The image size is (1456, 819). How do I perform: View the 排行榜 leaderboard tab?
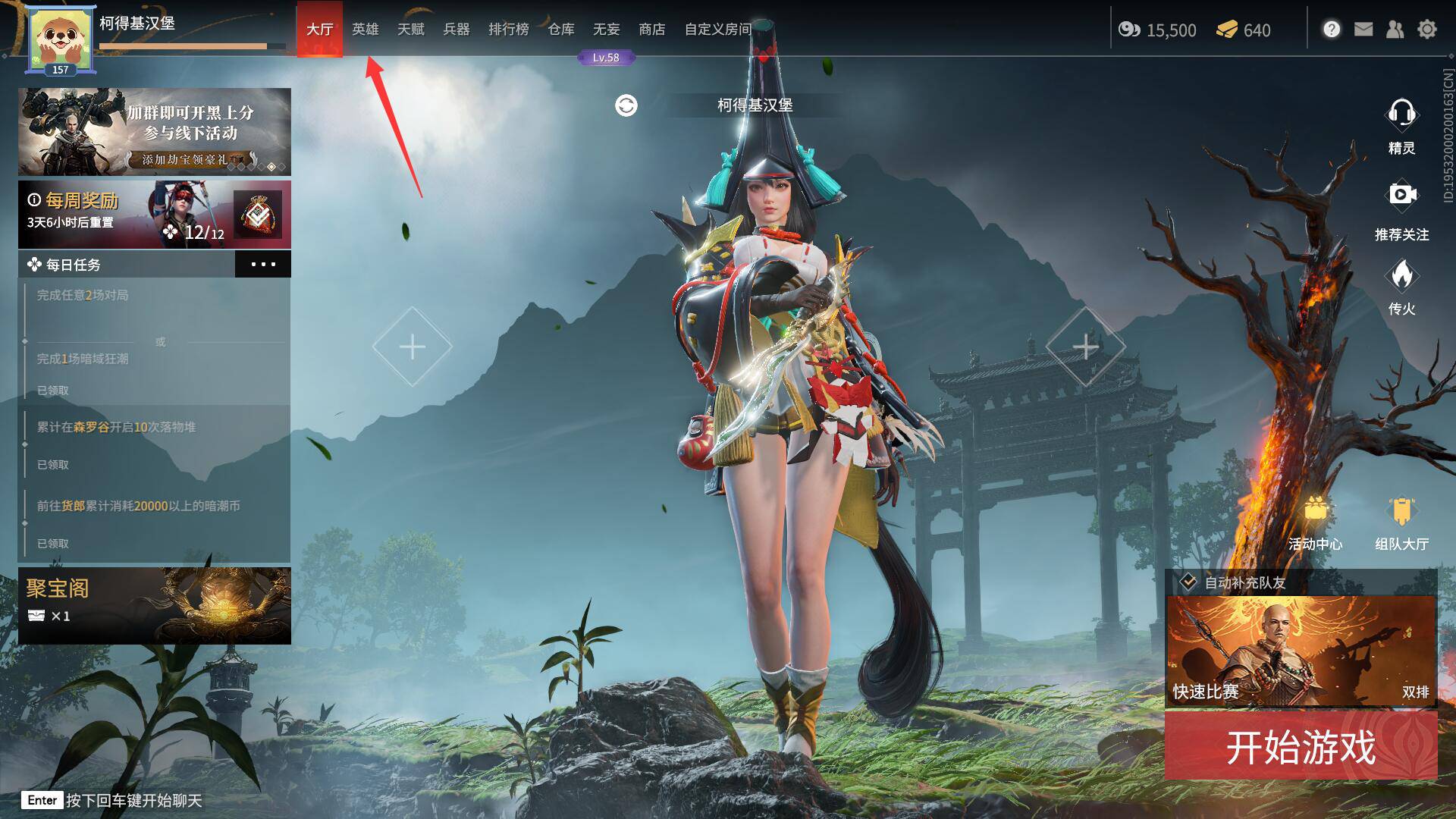(x=508, y=30)
